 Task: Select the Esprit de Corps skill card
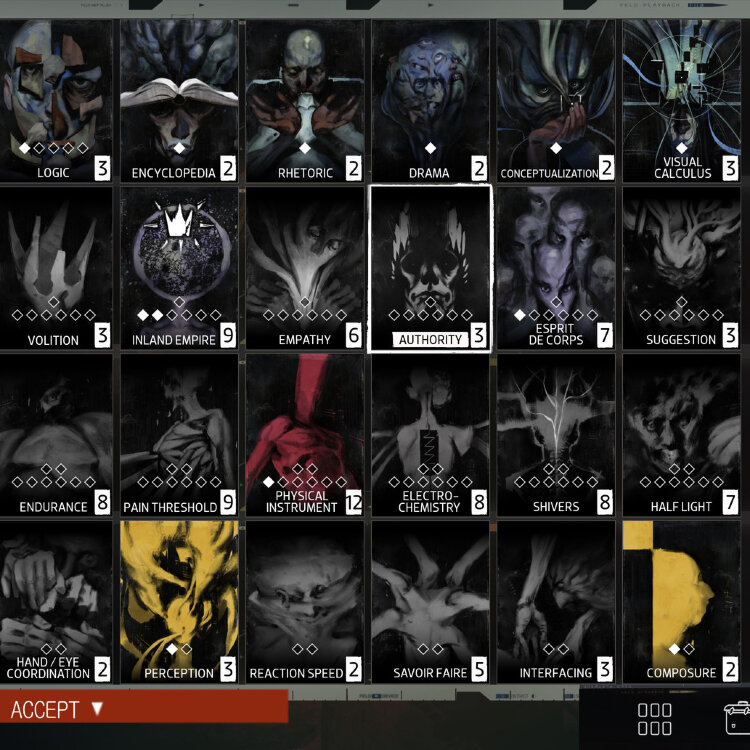pos(556,267)
